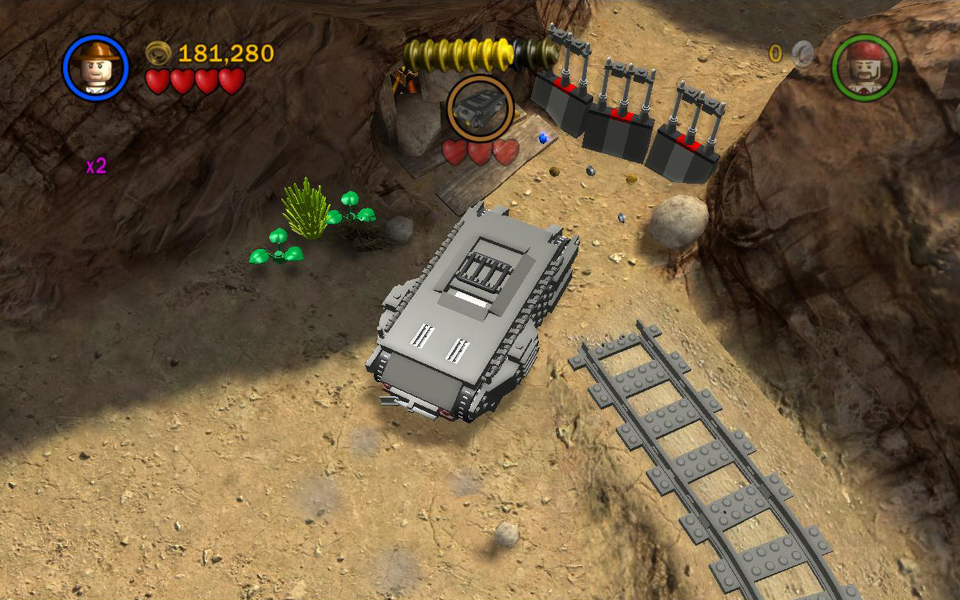Select the vehicle icon in the brown ring
Image resolution: width=960 pixels, height=600 pixels.
(x=480, y=108)
